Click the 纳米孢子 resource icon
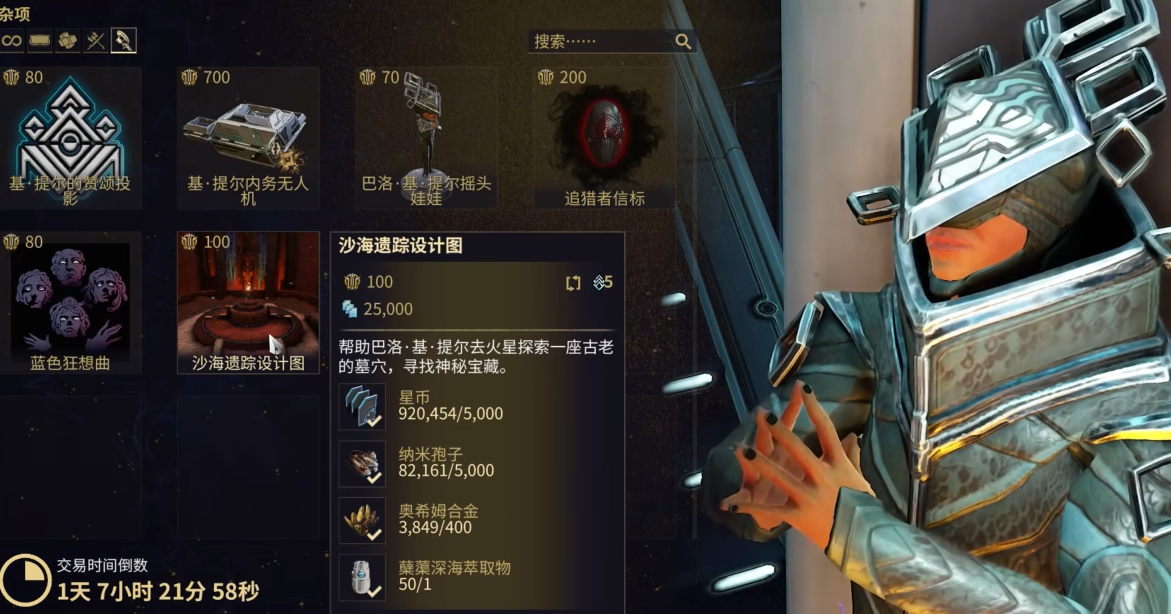This screenshot has width=1171, height=614. (x=362, y=464)
